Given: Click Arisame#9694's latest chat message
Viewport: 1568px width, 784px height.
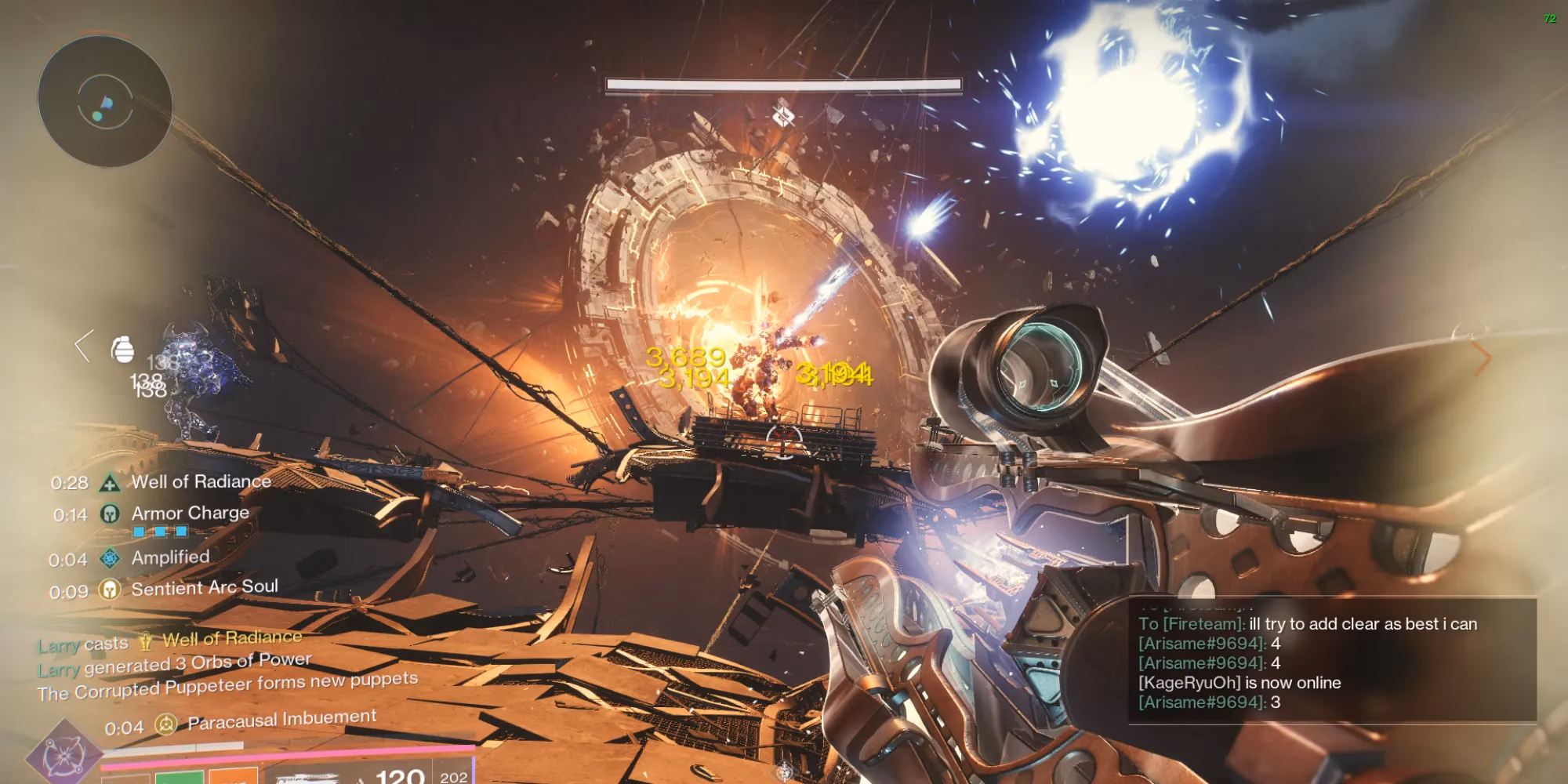Looking at the screenshot, I should (x=1209, y=702).
